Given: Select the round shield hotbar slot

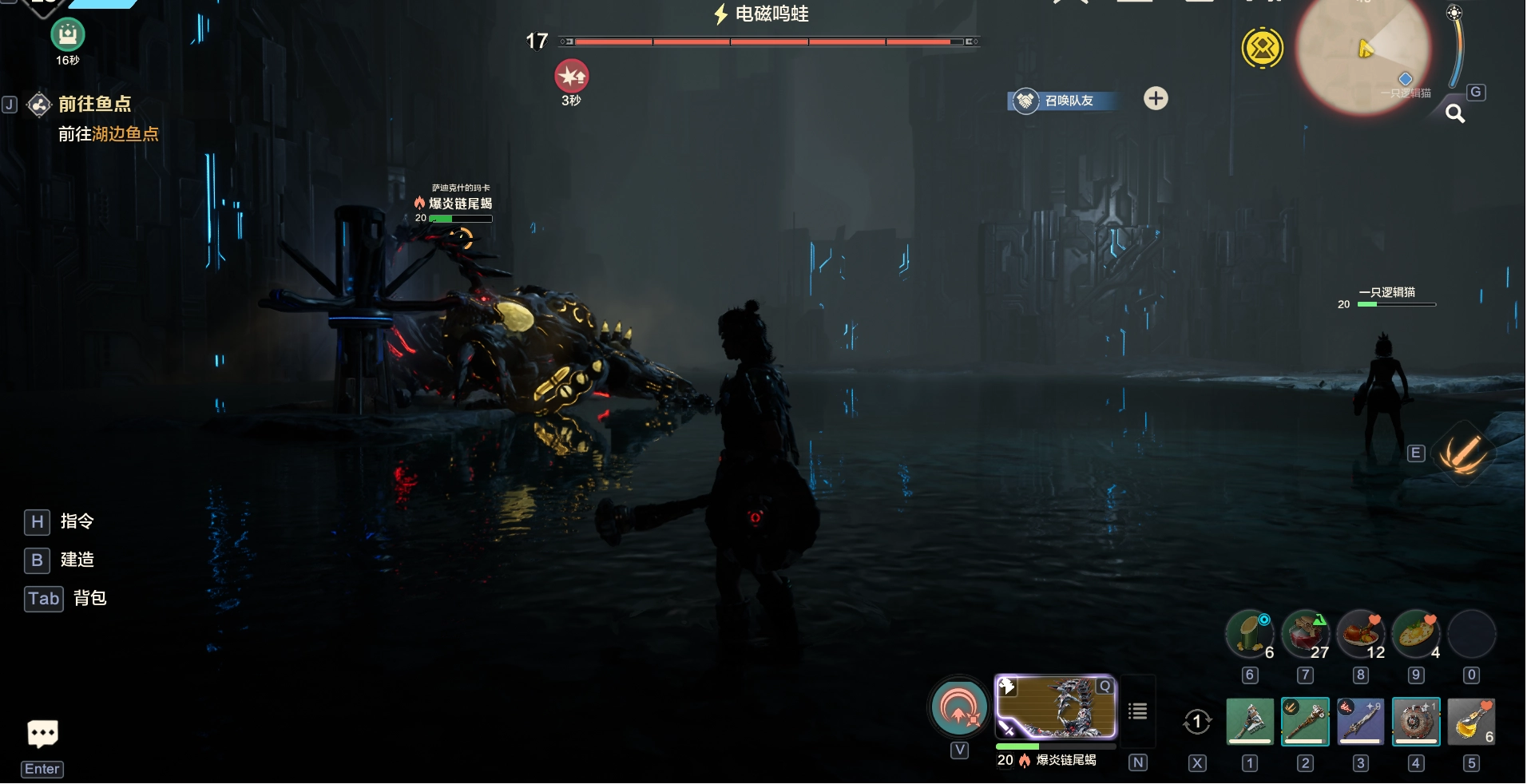Looking at the screenshot, I should [1415, 722].
